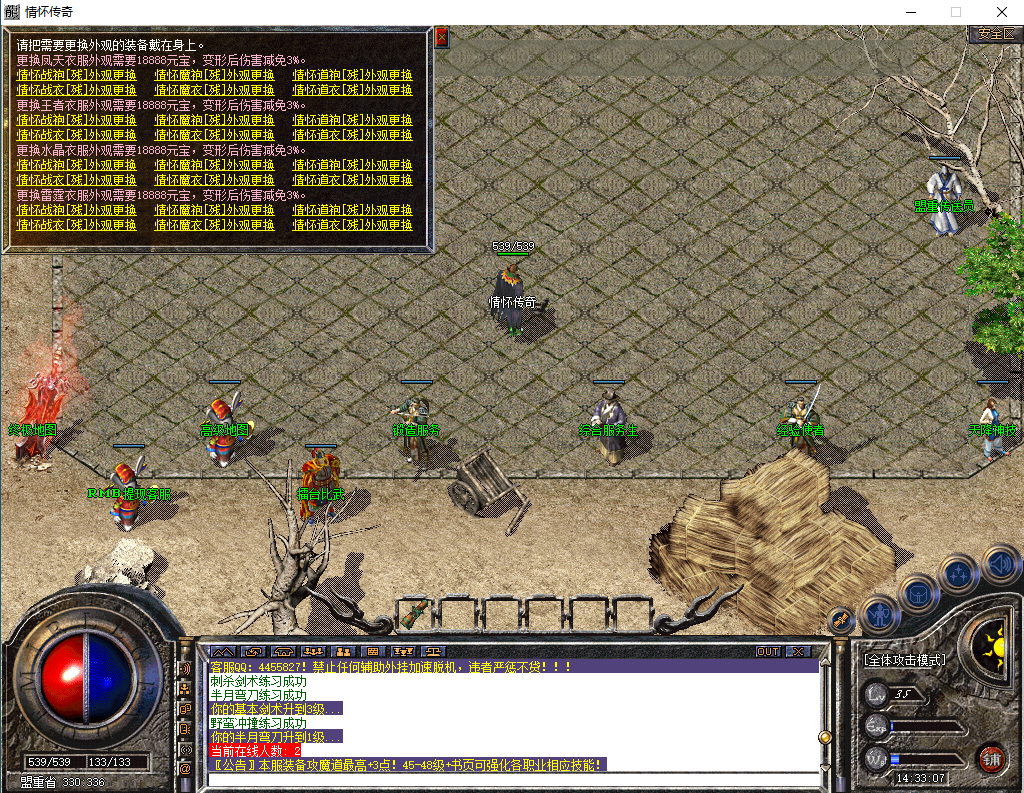Viewport: 1024px width, 793px height.
Task: Select the potion item in the belt slot
Action: tap(415, 610)
